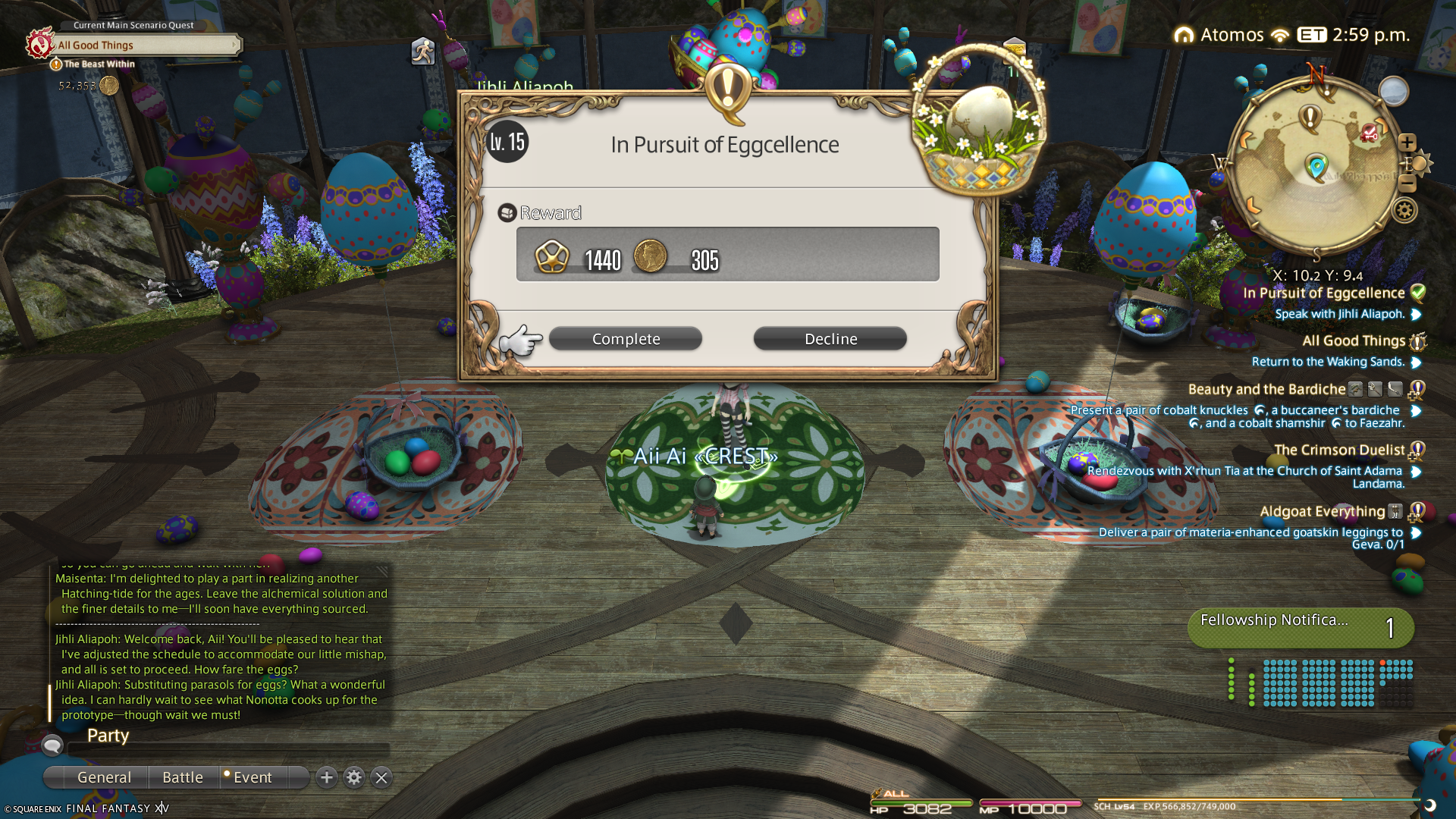Image resolution: width=1456 pixels, height=819 pixels.
Task: Switch to the Battle chat tab
Action: (x=183, y=777)
